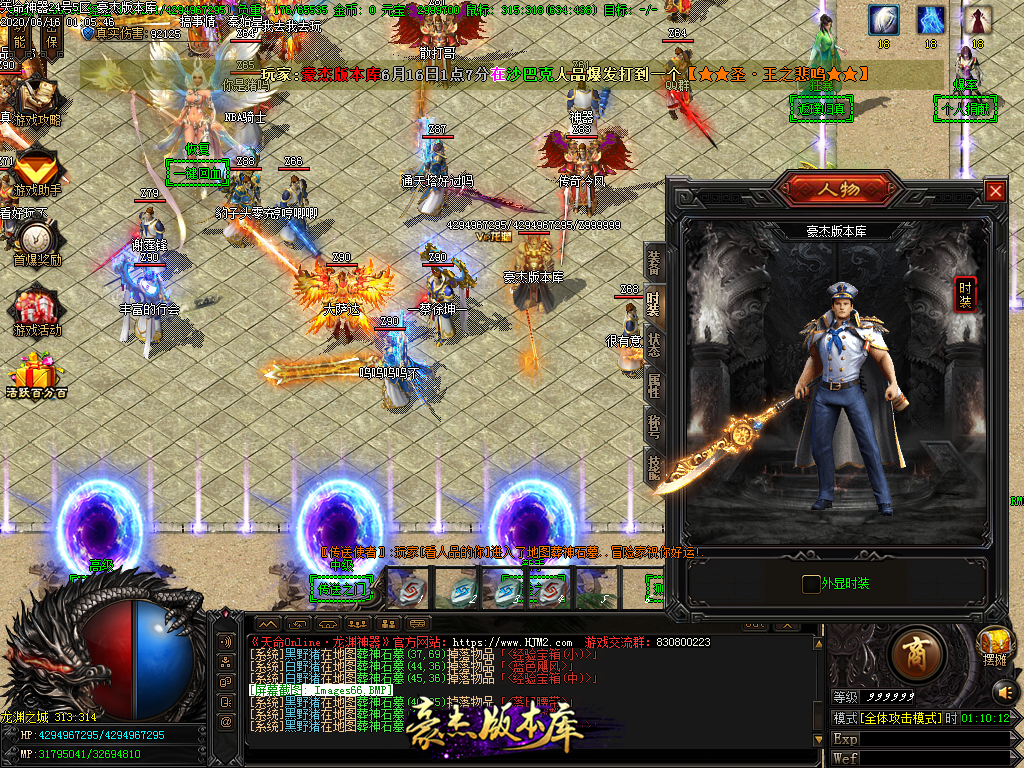Image resolution: width=1024 pixels, height=768 pixels.
Task: Select the white orb buff icon
Action: (x=883, y=19)
